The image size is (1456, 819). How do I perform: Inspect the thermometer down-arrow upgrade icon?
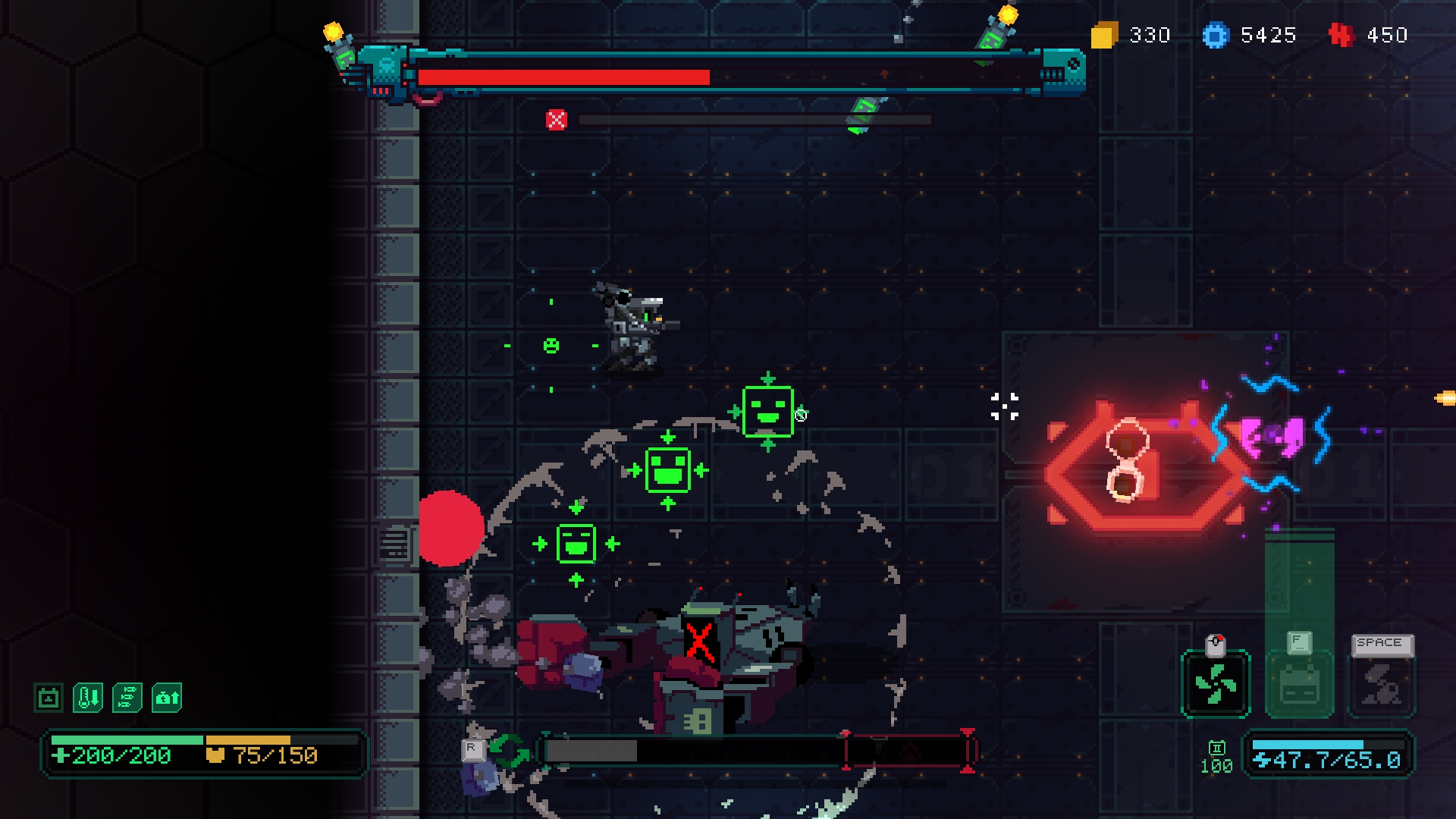click(x=88, y=698)
